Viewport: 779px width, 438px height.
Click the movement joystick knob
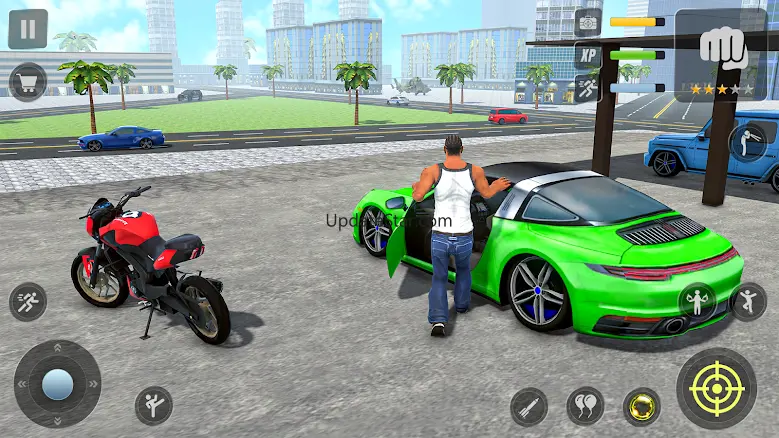57,384
